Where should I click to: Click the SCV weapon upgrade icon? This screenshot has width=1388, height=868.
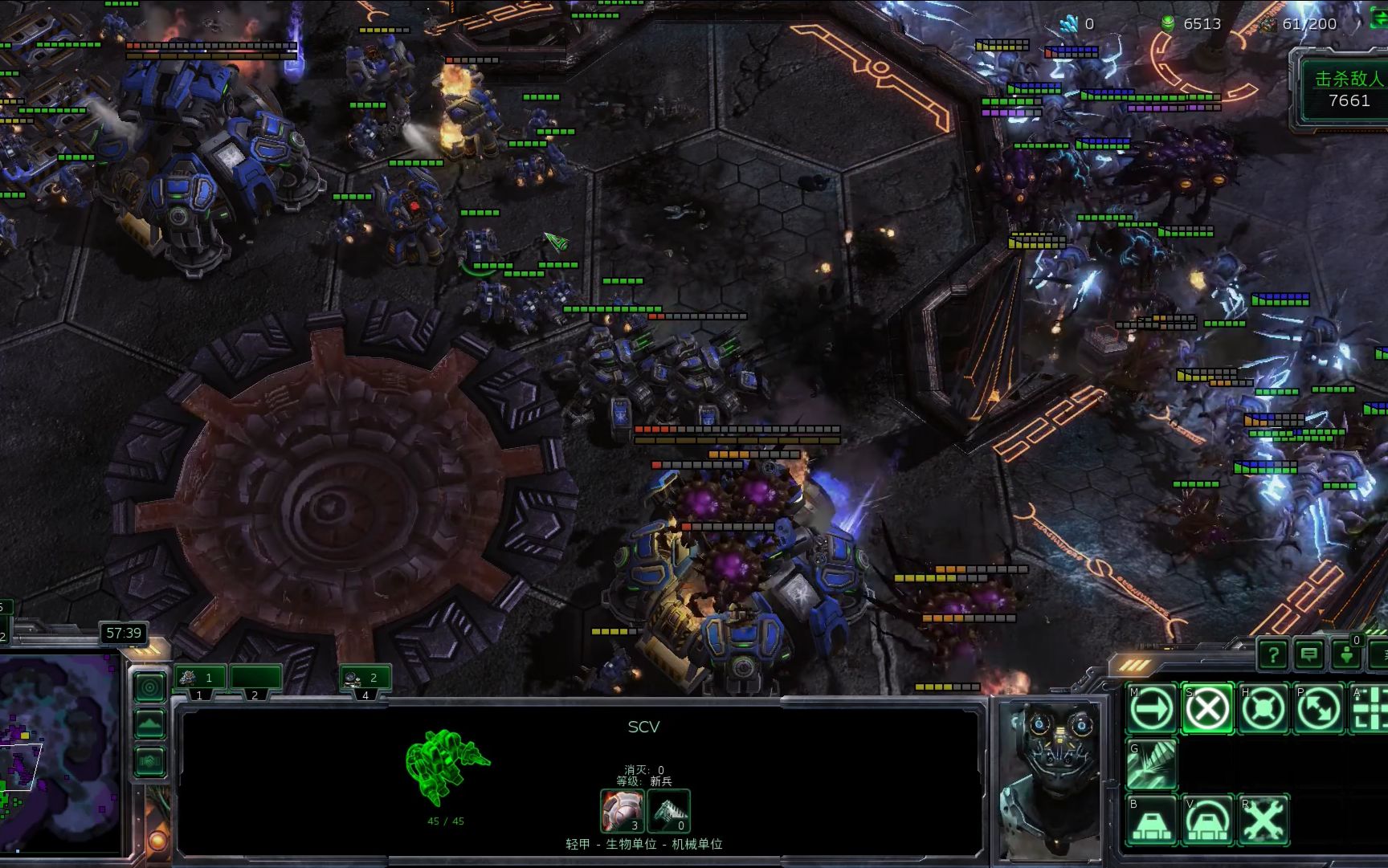[x=668, y=811]
